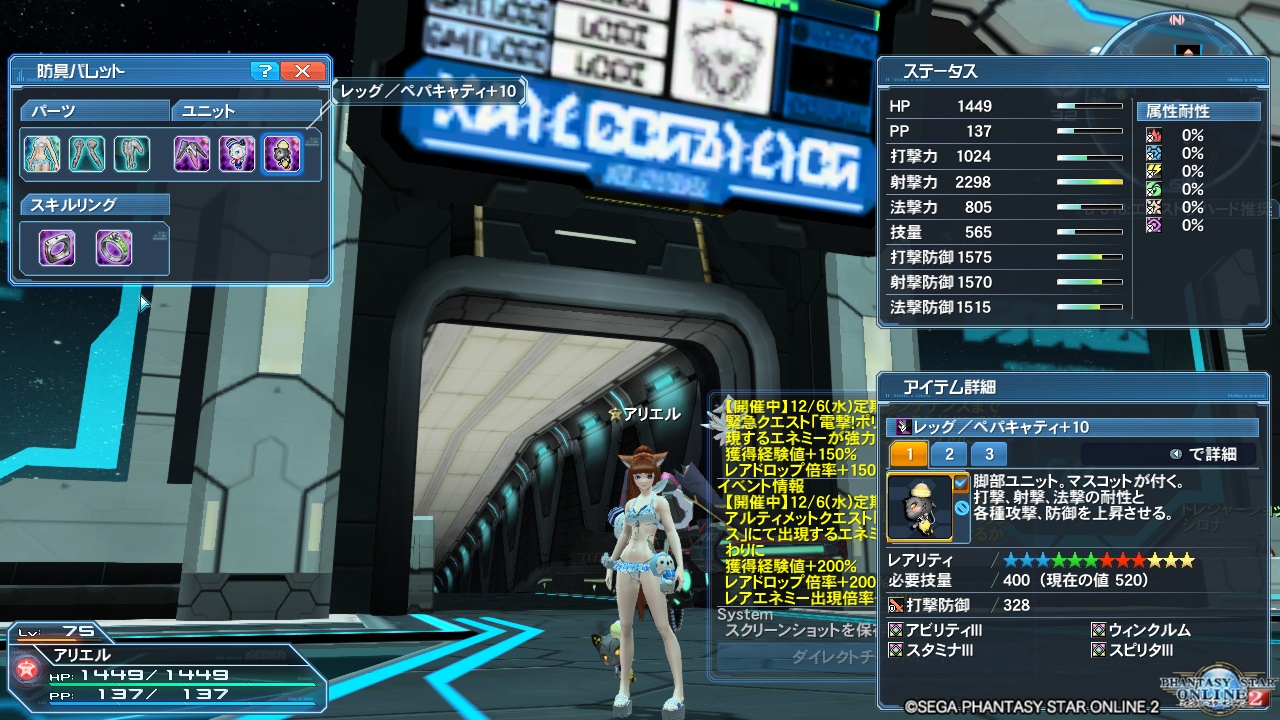
Task: Select the silver skill ring icon
Action: coord(57,247)
